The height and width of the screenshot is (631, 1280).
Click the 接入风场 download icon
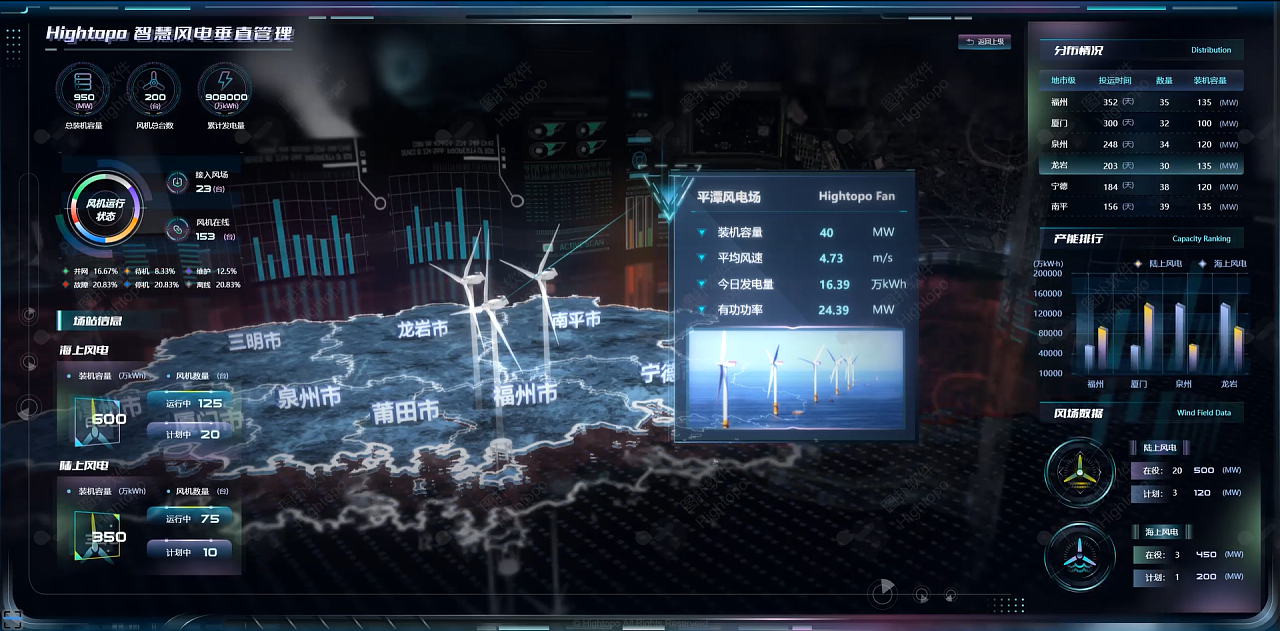[177, 182]
